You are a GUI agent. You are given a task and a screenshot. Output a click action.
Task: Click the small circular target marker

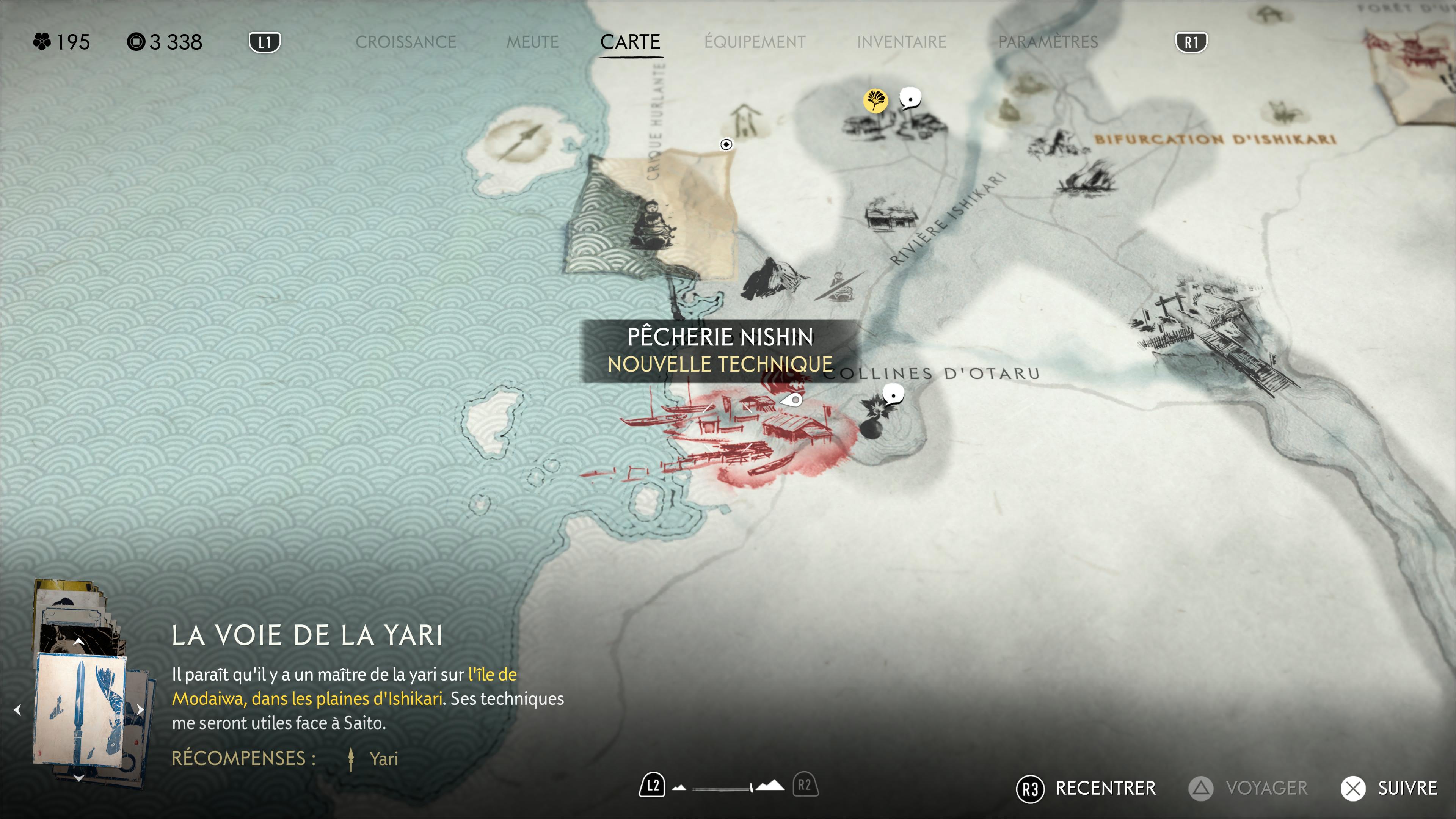[726, 145]
